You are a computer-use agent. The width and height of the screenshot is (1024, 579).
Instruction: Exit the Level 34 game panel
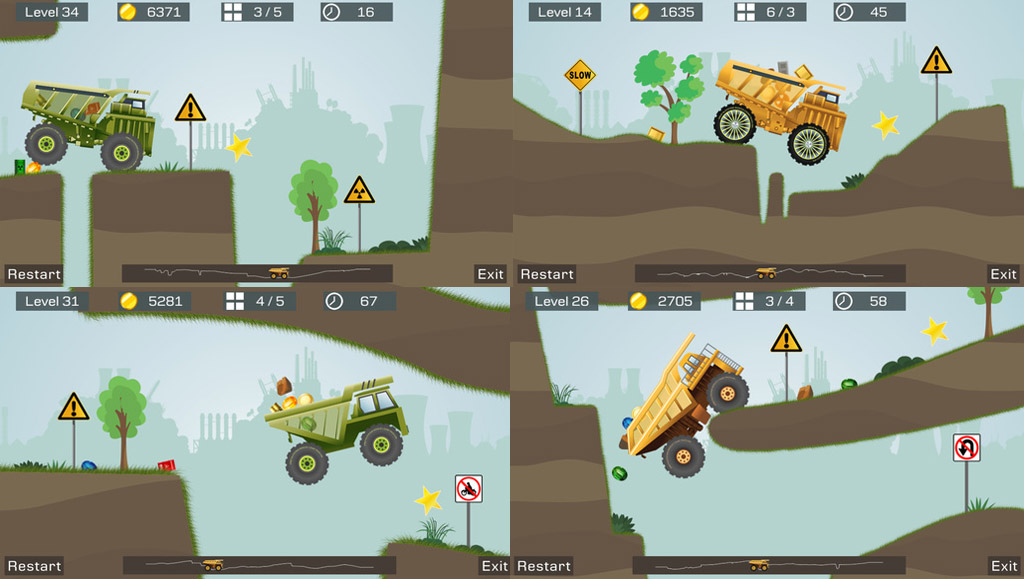pos(490,274)
